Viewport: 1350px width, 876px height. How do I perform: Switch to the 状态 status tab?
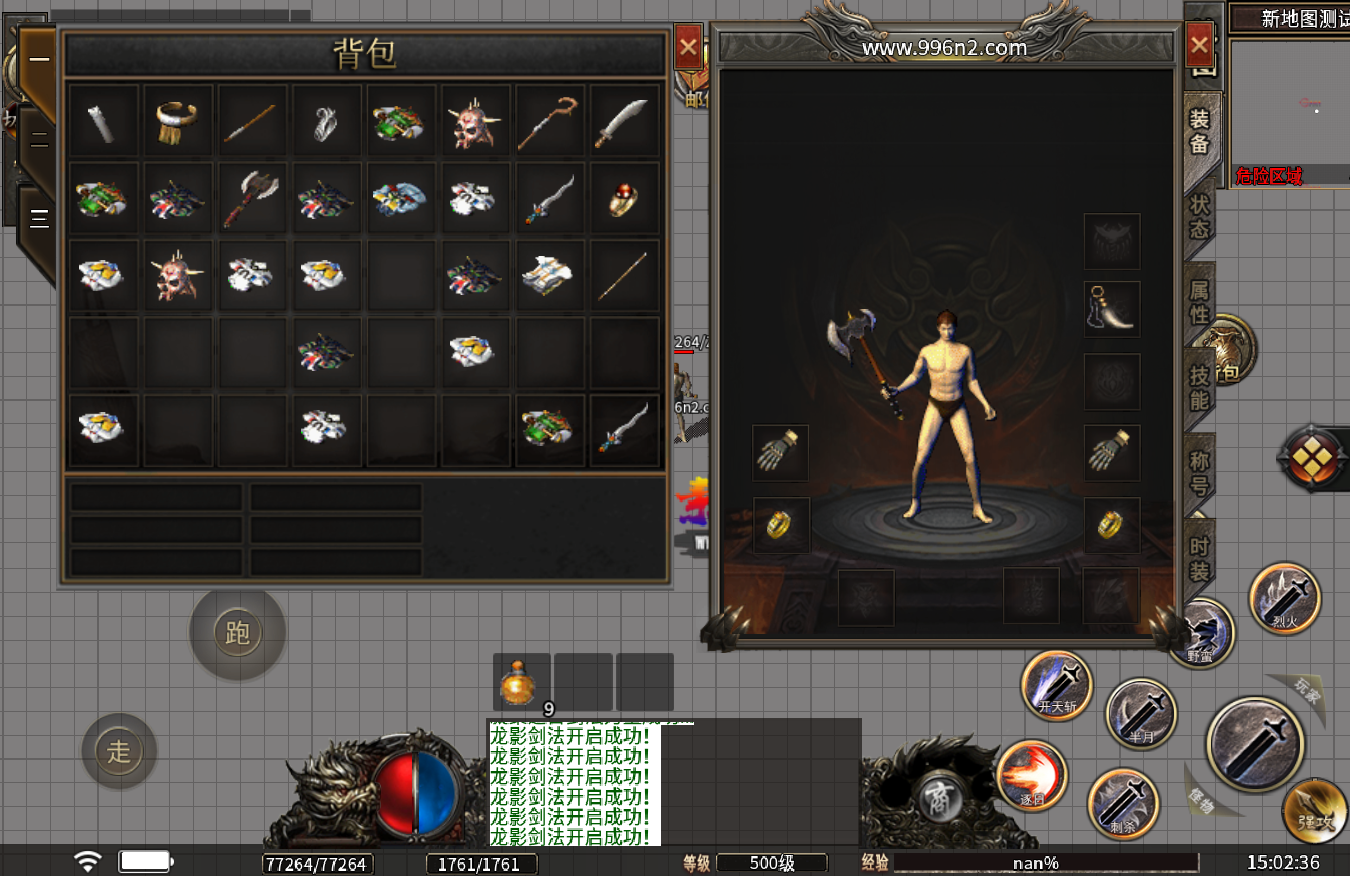[x=1199, y=216]
